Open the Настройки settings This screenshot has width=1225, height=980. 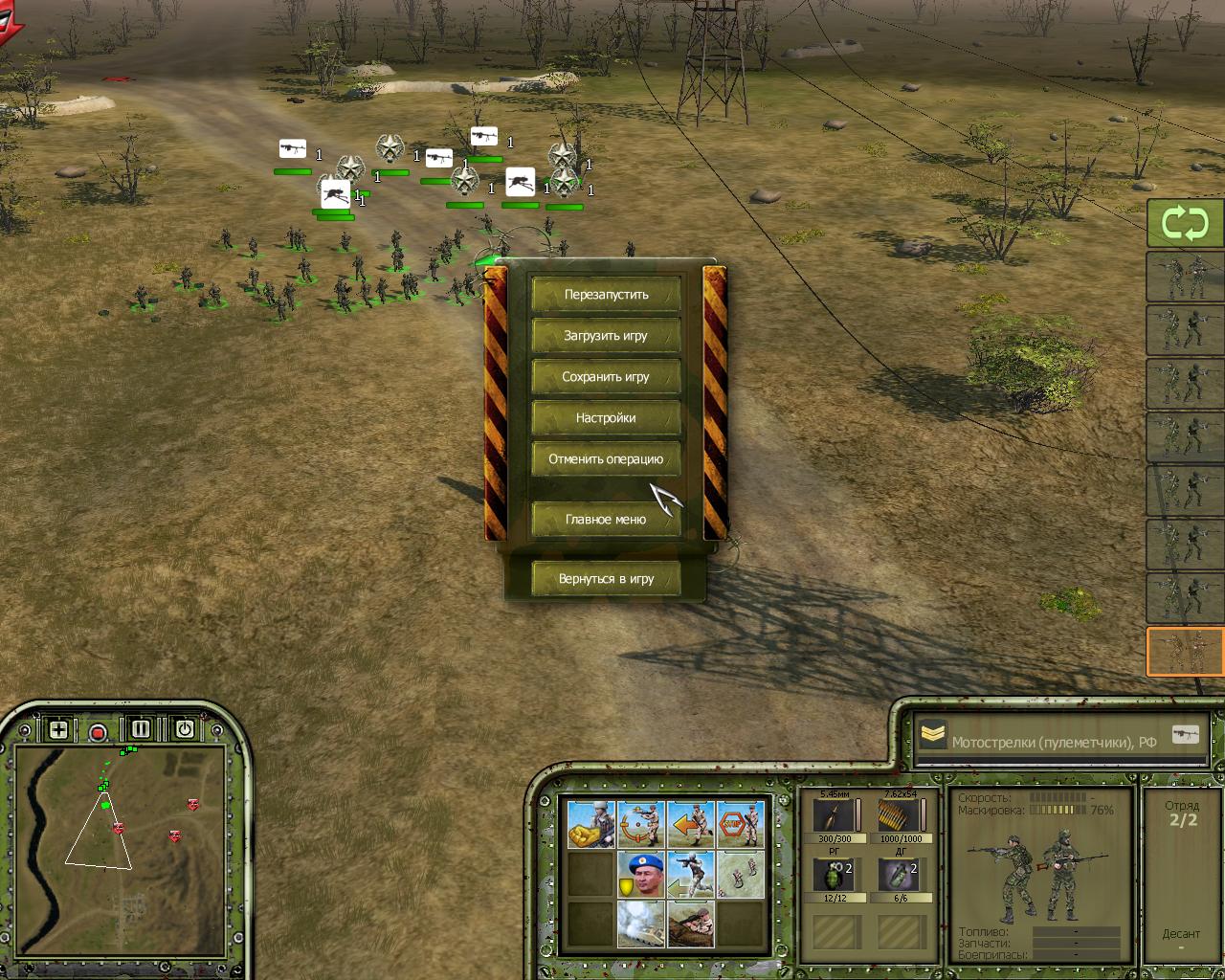tap(606, 418)
